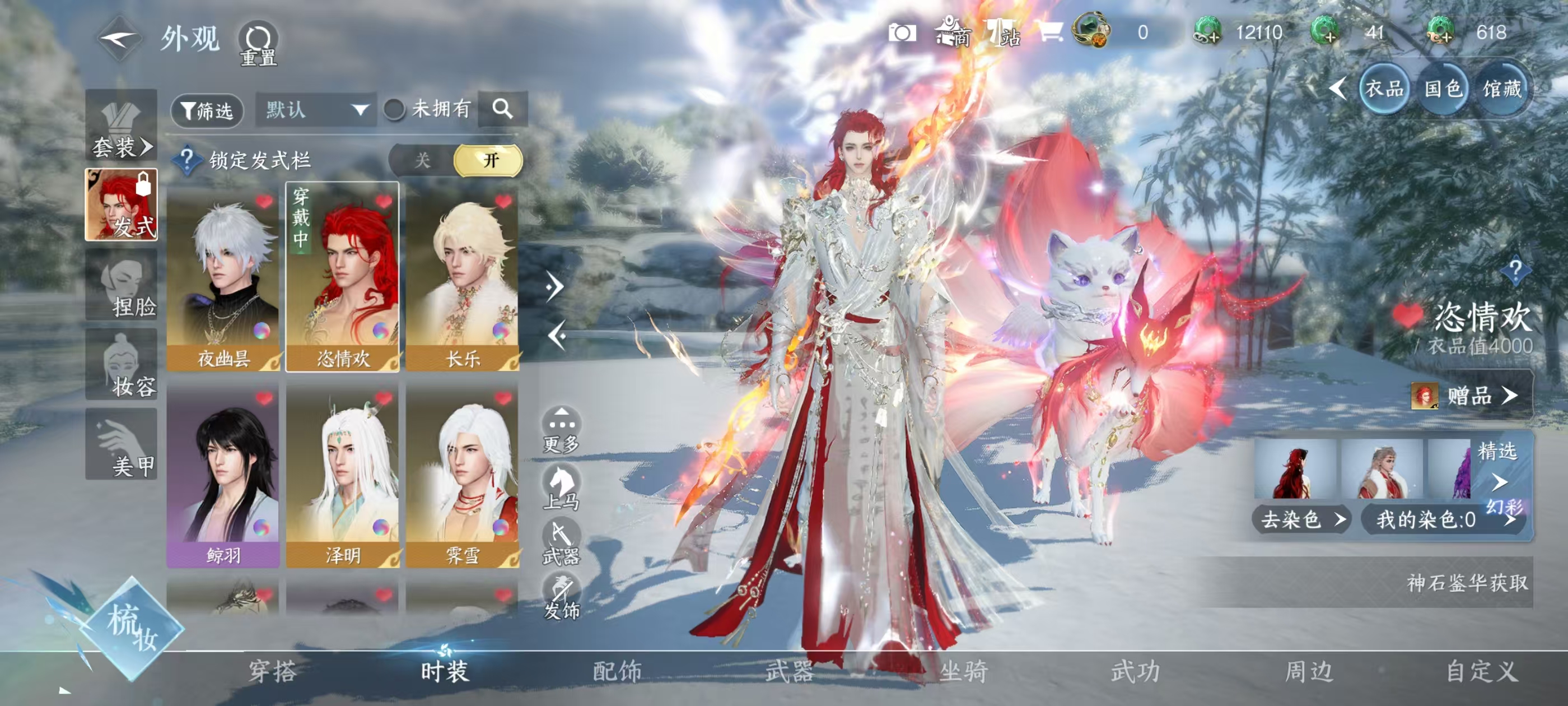Open the 捏脸 face sculpting category
Screen dimensions: 1568x706
(122, 285)
